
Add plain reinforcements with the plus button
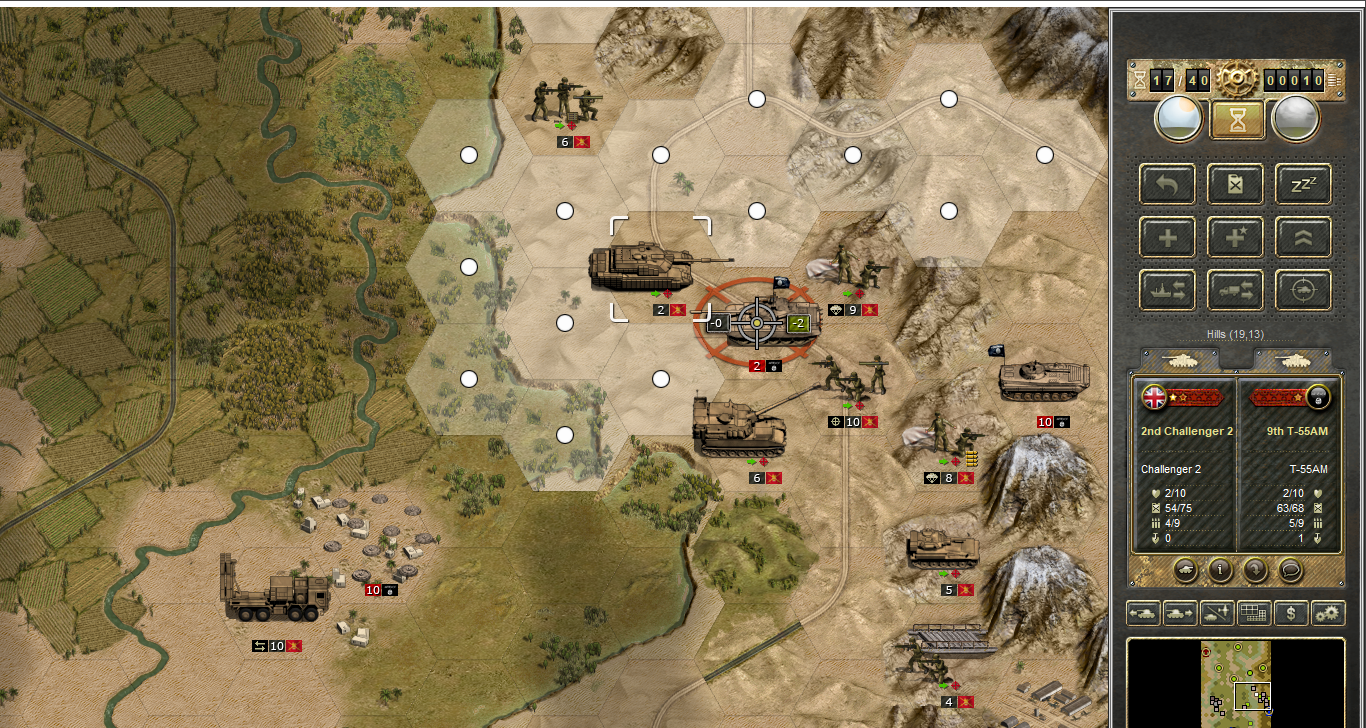click(x=1168, y=238)
